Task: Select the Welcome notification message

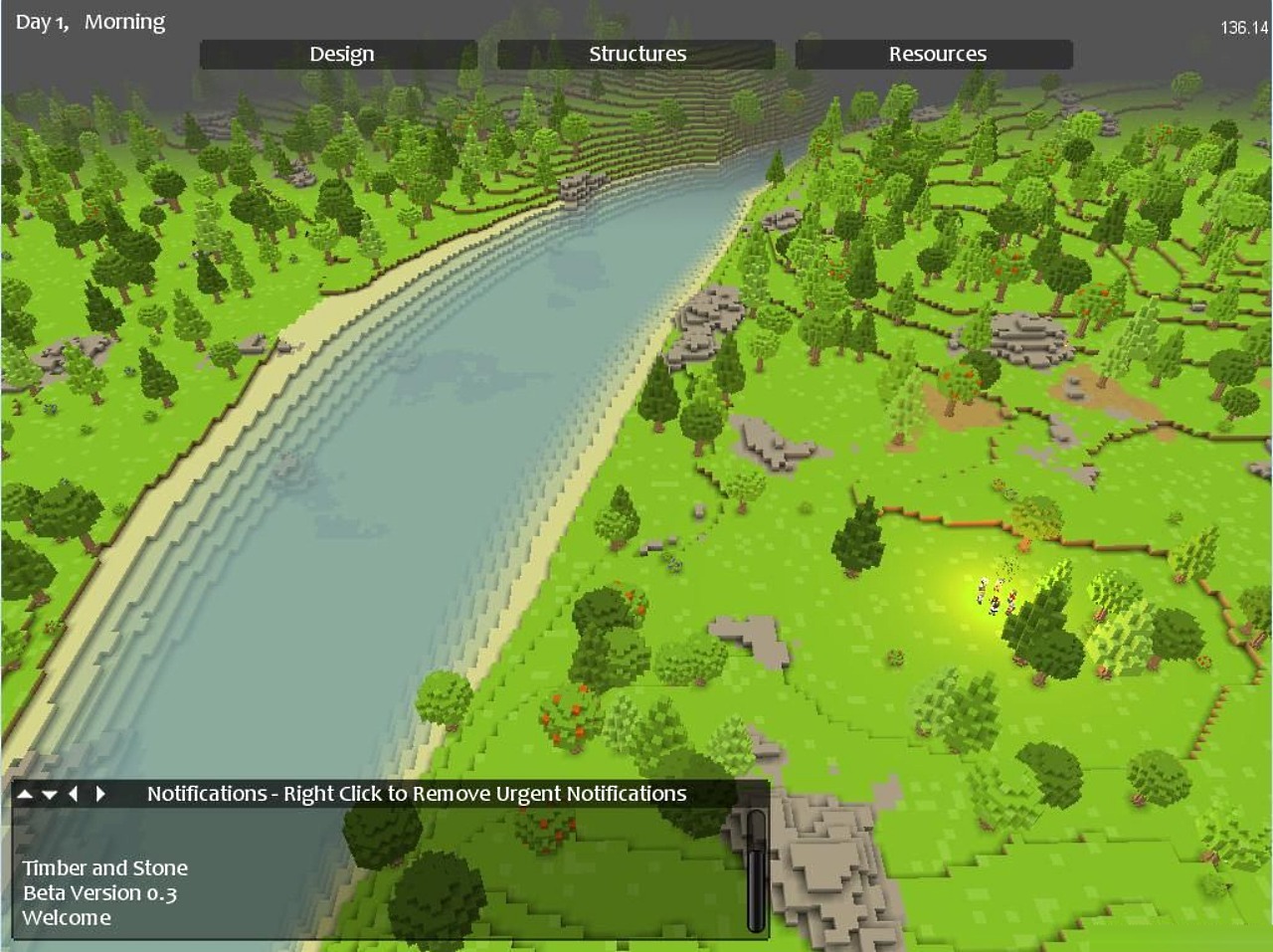Action: click(67, 917)
